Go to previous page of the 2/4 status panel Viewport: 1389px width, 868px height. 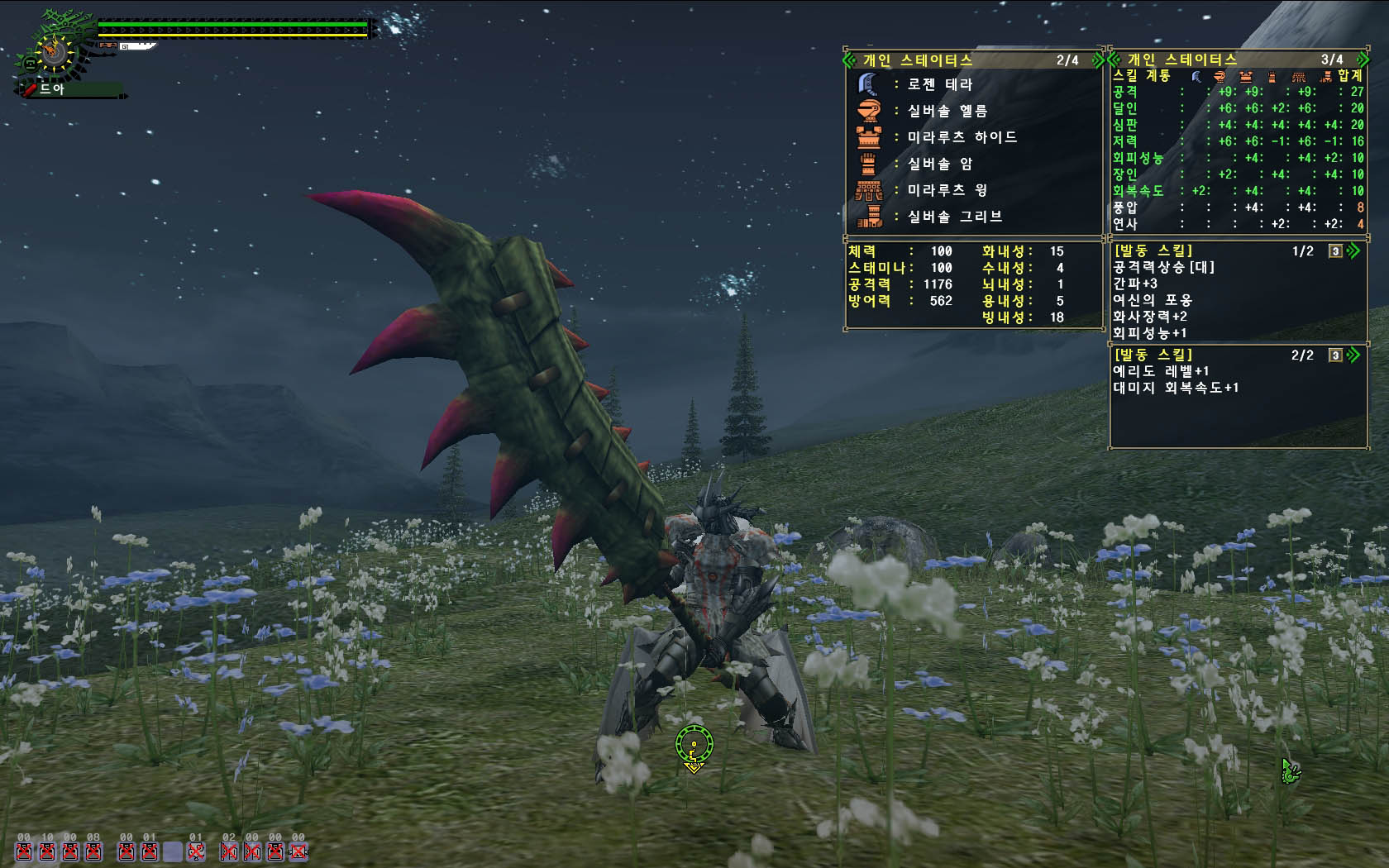point(849,60)
